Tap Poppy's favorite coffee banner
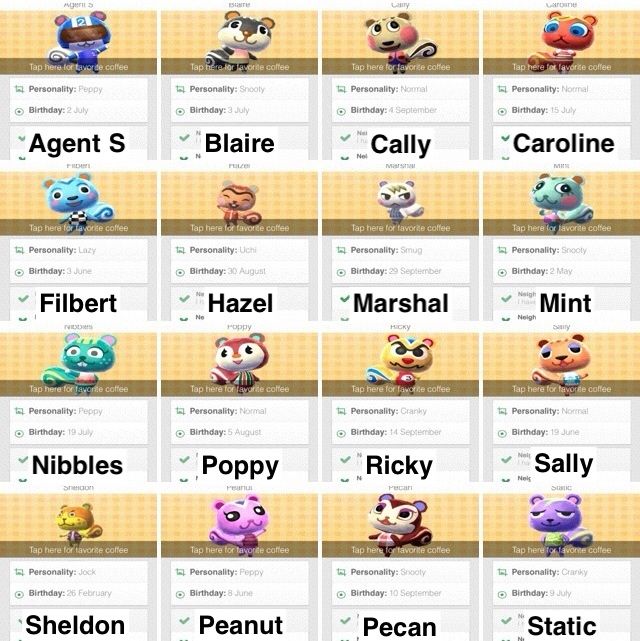Screen dimensions: 640x641 coord(240,389)
